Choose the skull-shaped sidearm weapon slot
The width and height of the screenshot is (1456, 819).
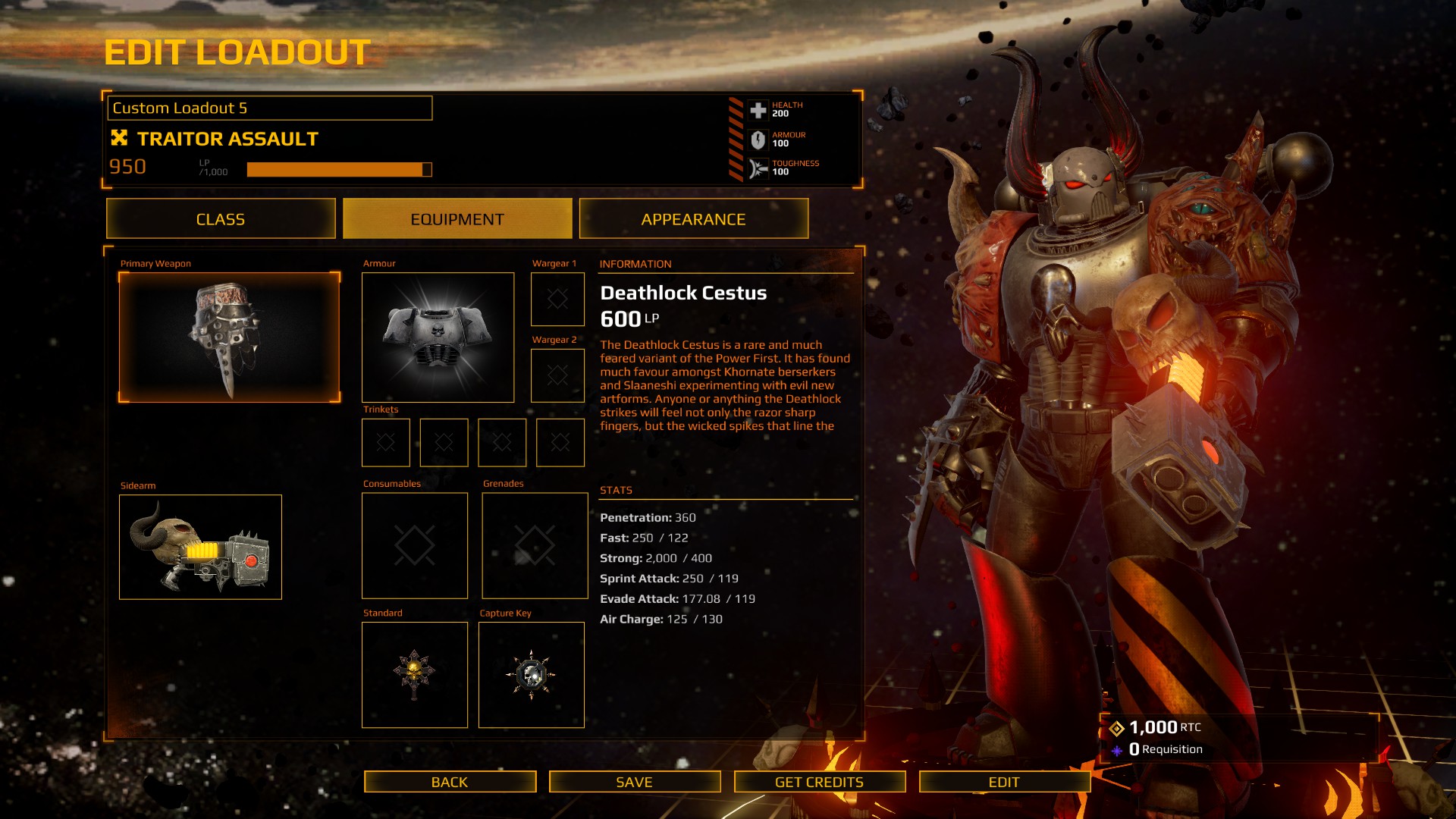tap(200, 547)
